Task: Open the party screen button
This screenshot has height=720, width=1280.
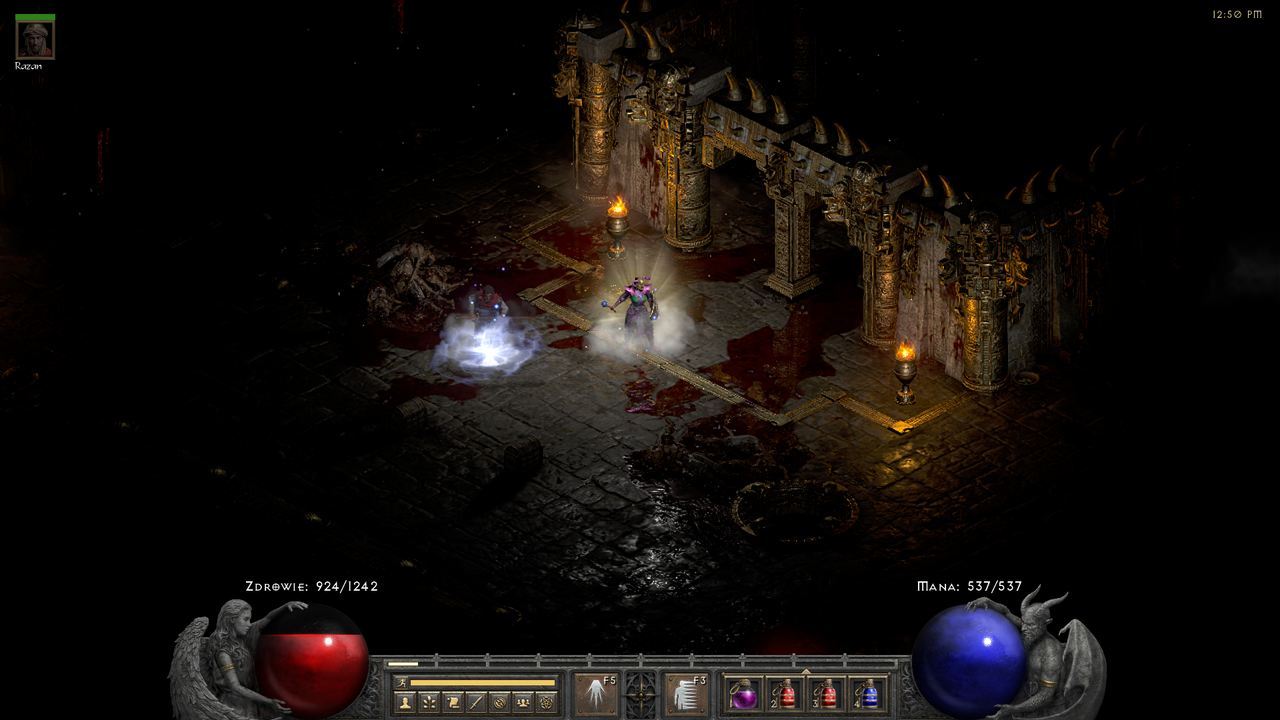Action: click(522, 702)
